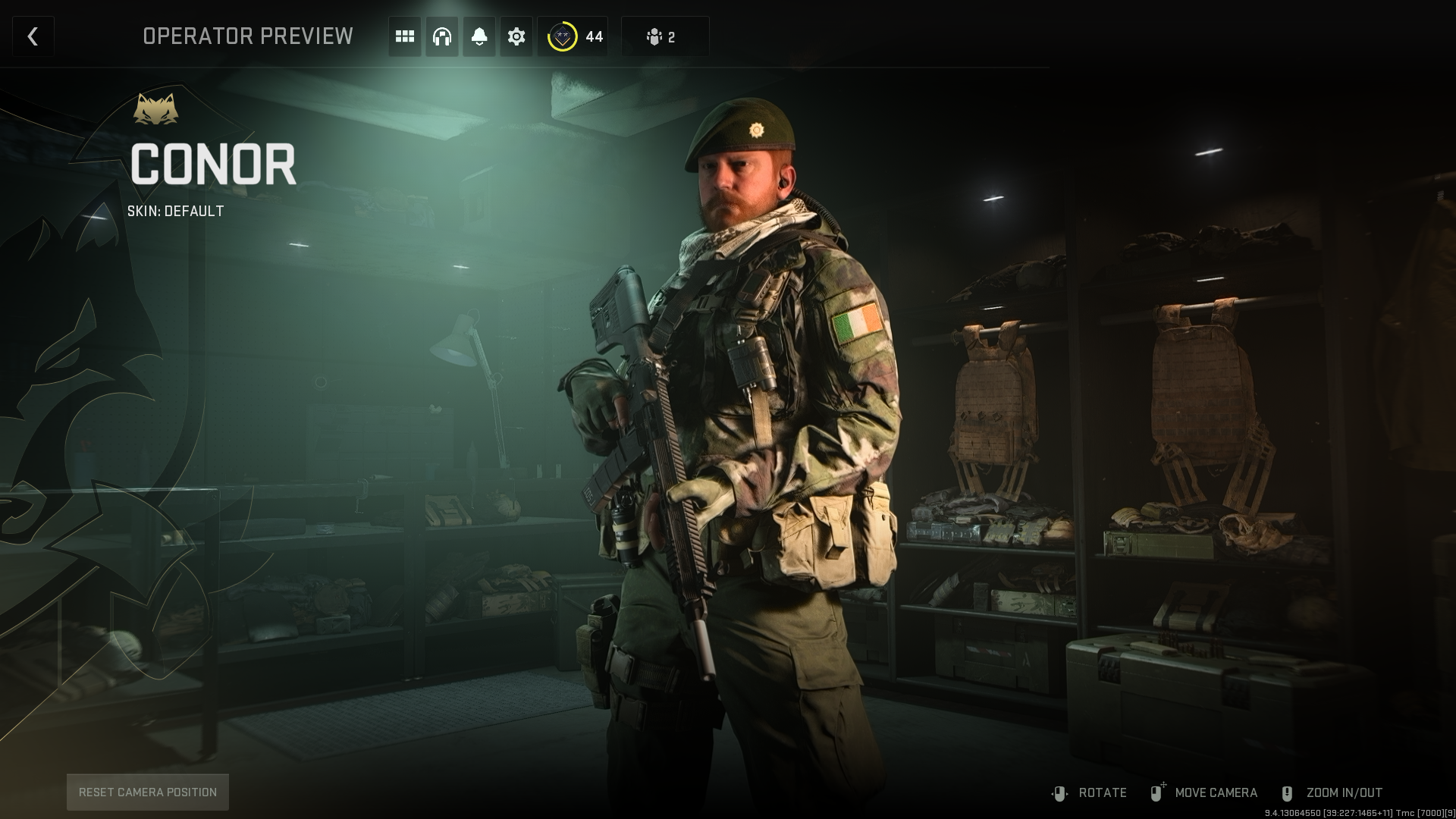Click Reset Camera Position
Viewport: 1456px width, 819px height.
pyautogui.click(x=148, y=792)
